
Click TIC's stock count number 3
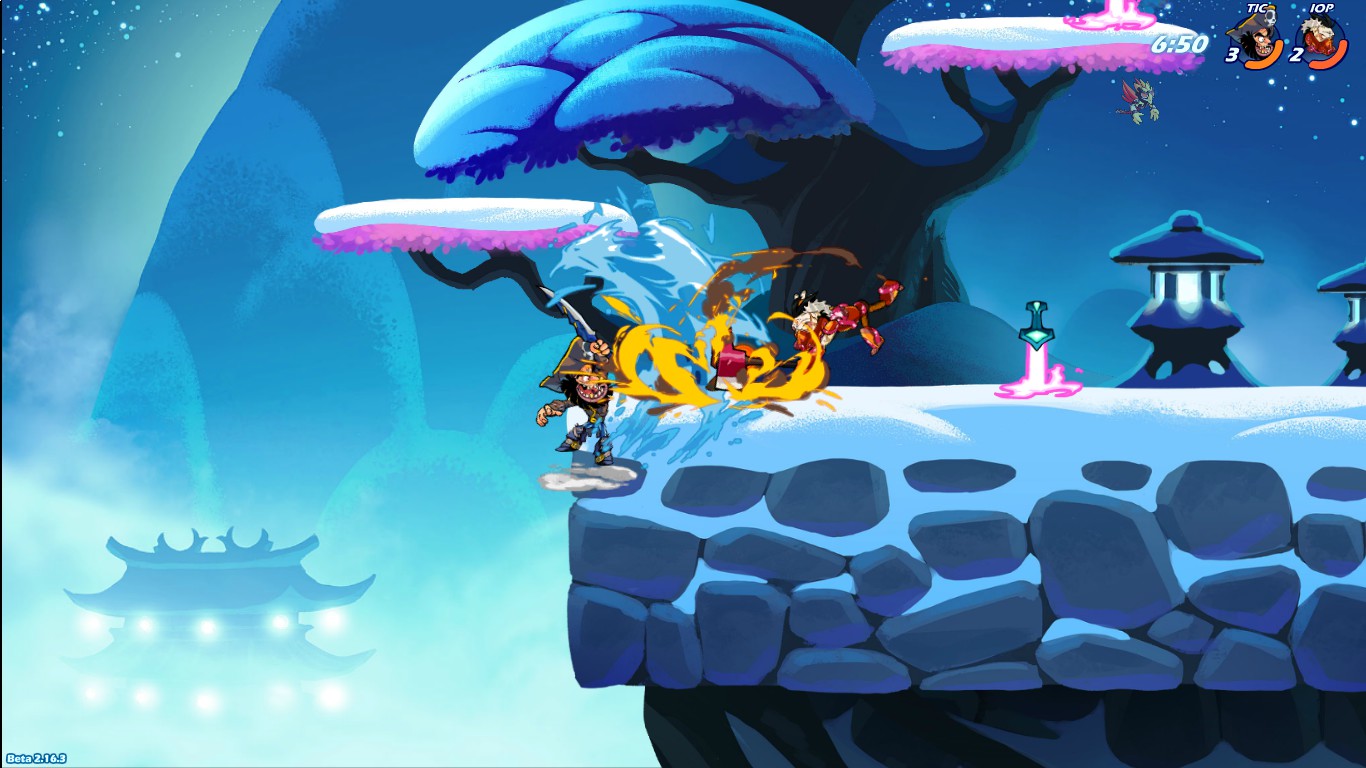coord(1233,55)
